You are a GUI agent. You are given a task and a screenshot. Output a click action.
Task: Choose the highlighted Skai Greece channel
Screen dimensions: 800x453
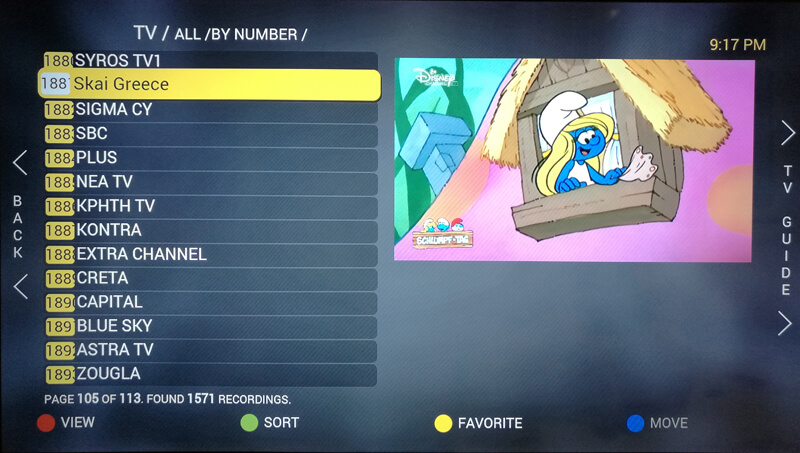click(x=210, y=84)
